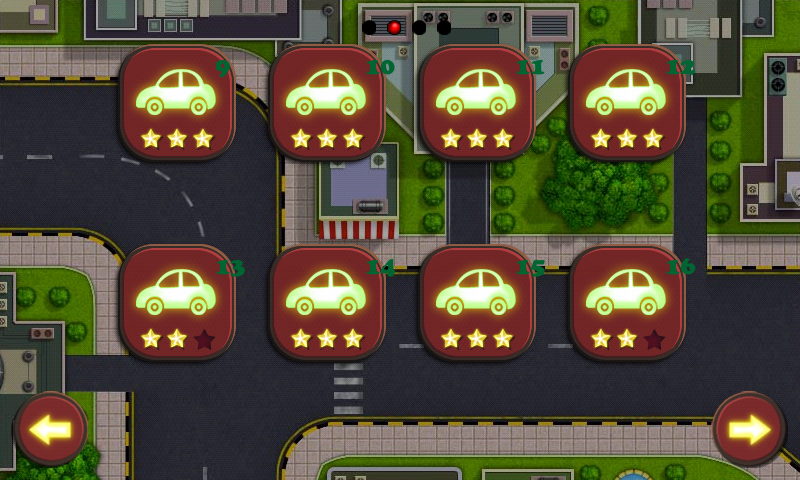Go to next page with right arrow
The width and height of the screenshot is (800, 480).
[x=749, y=429]
